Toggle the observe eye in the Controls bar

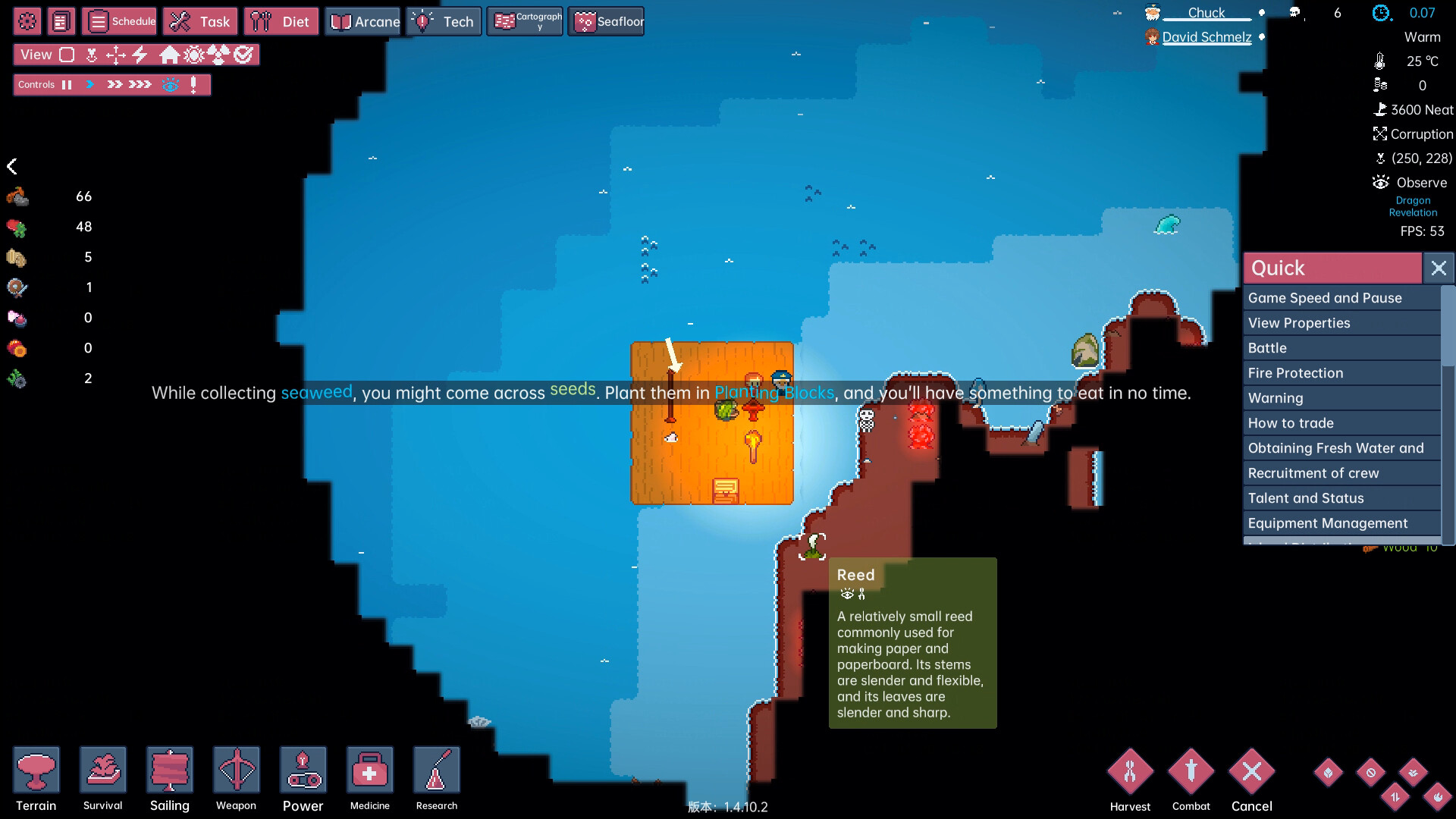(x=173, y=84)
